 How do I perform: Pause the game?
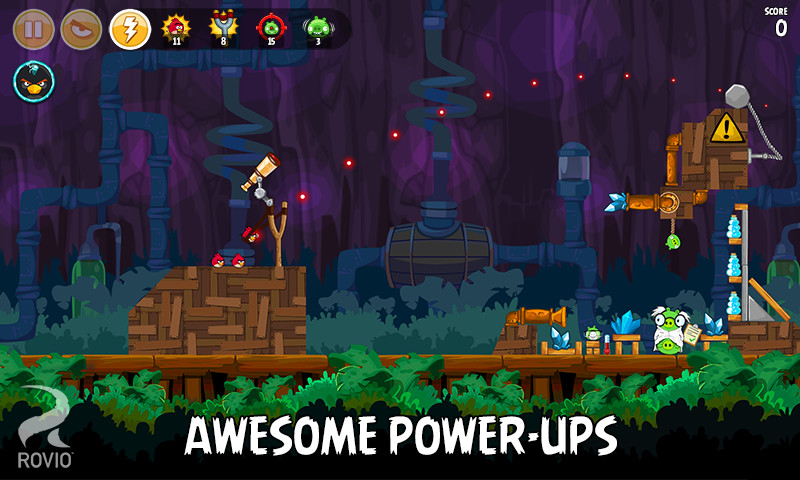[33, 29]
